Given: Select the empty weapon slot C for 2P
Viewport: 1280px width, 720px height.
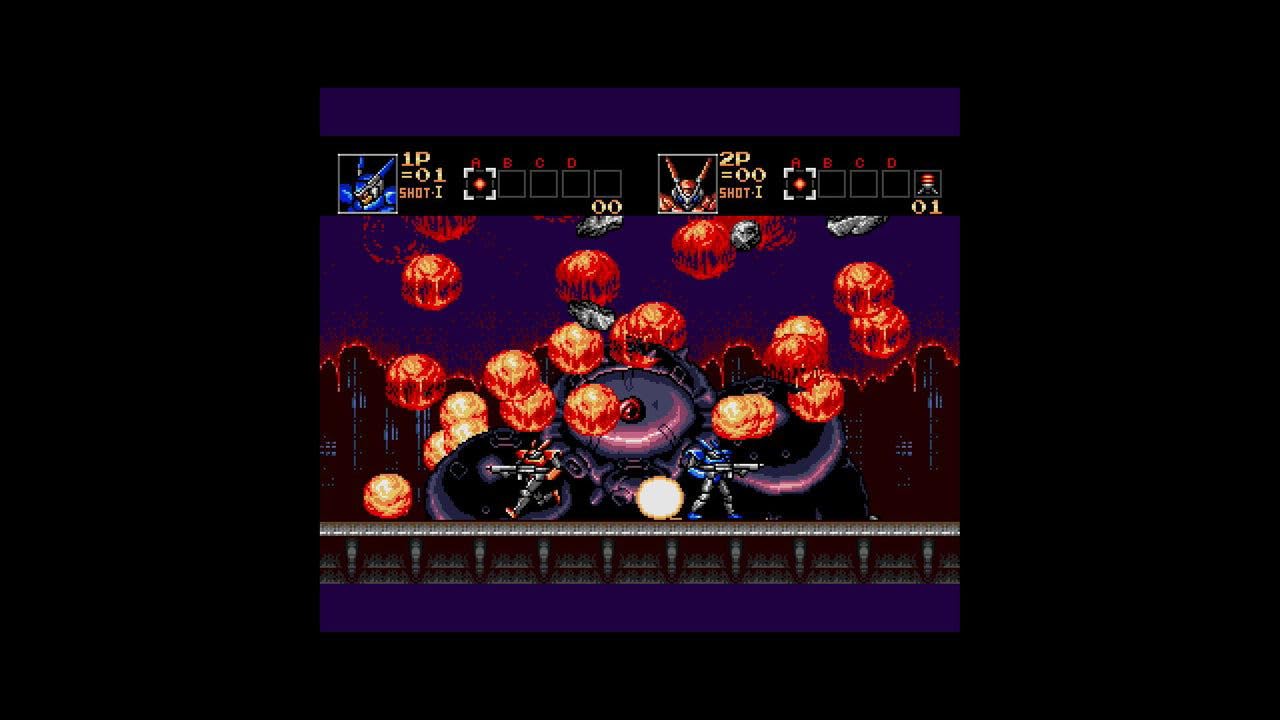Looking at the screenshot, I should click(x=864, y=184).
